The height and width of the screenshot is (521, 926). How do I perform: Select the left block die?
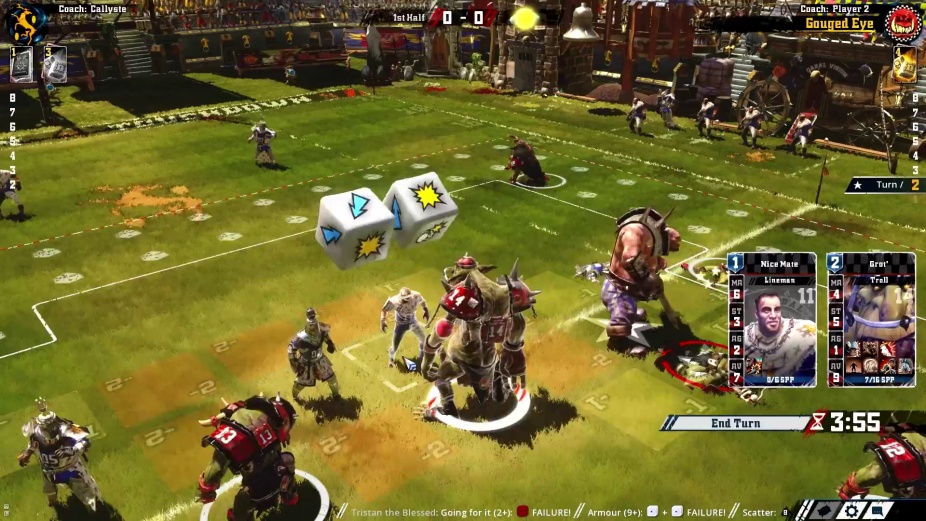pyautogui.click(x=353, y=227)
